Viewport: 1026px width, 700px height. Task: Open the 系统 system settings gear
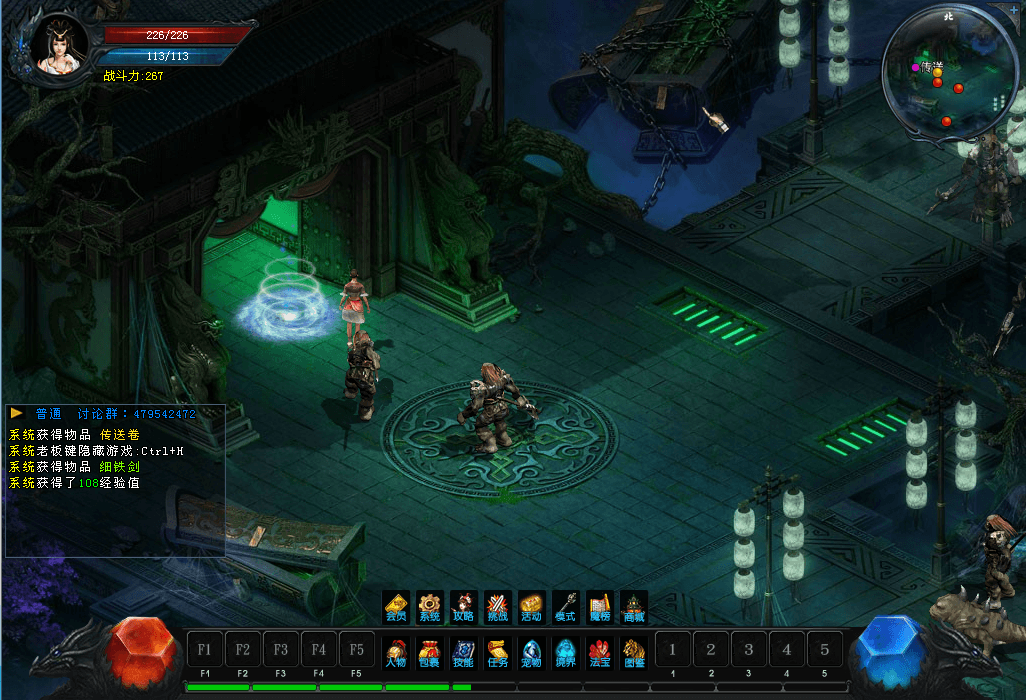tap(429, 607)
